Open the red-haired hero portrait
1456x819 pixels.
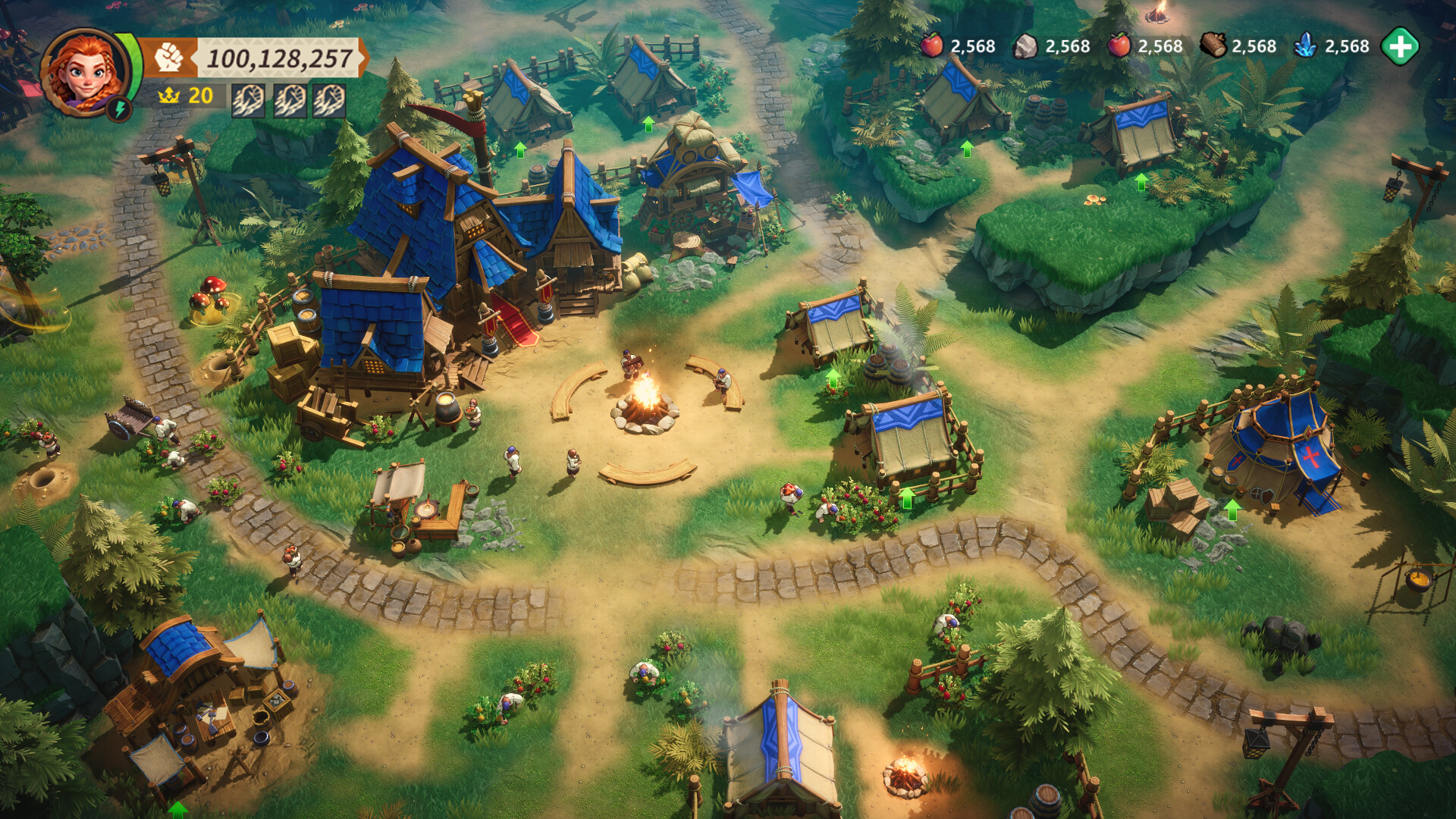tap(84, 71)
